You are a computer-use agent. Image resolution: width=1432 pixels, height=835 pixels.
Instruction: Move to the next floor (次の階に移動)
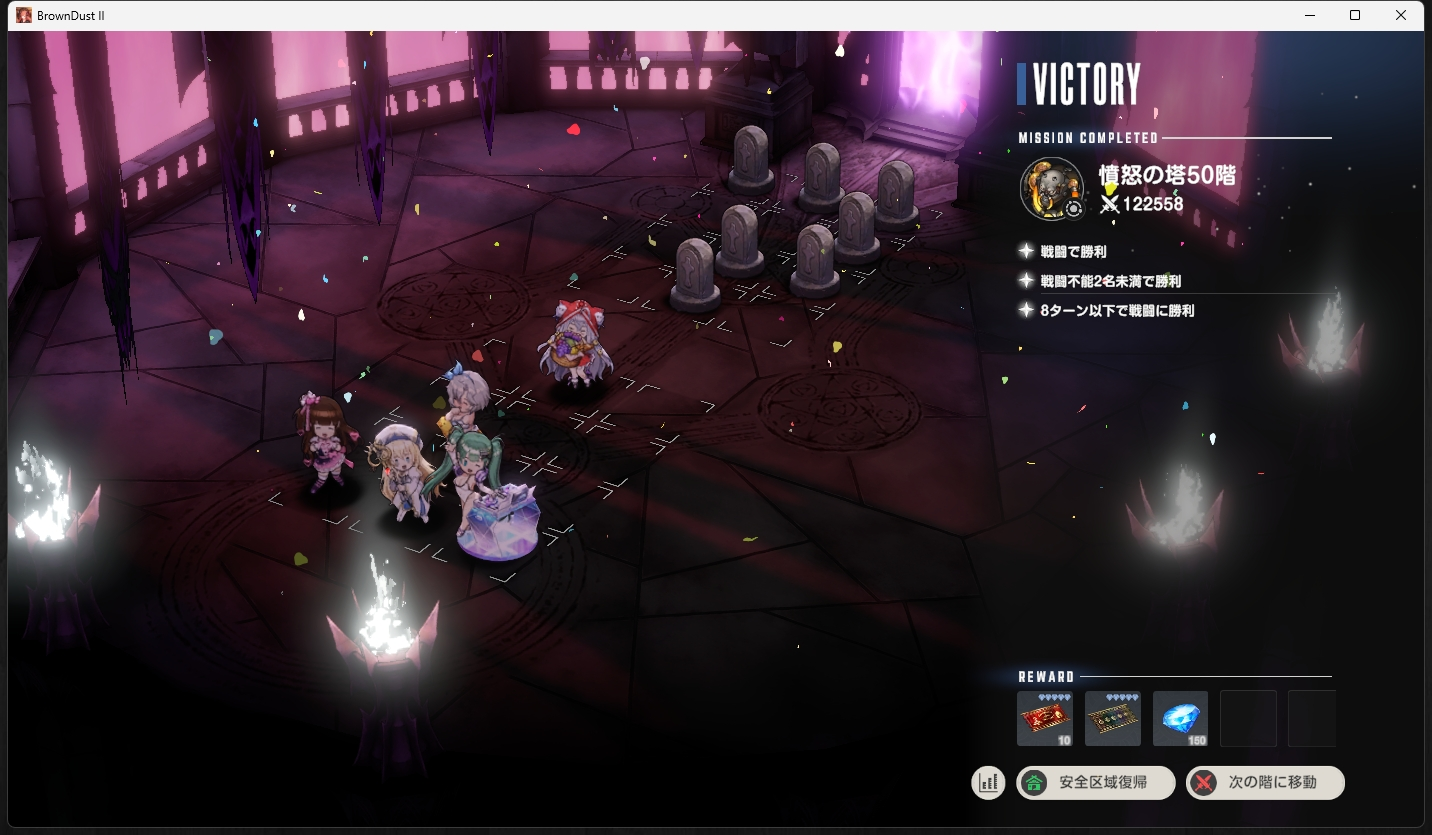tap(1265, 783)
